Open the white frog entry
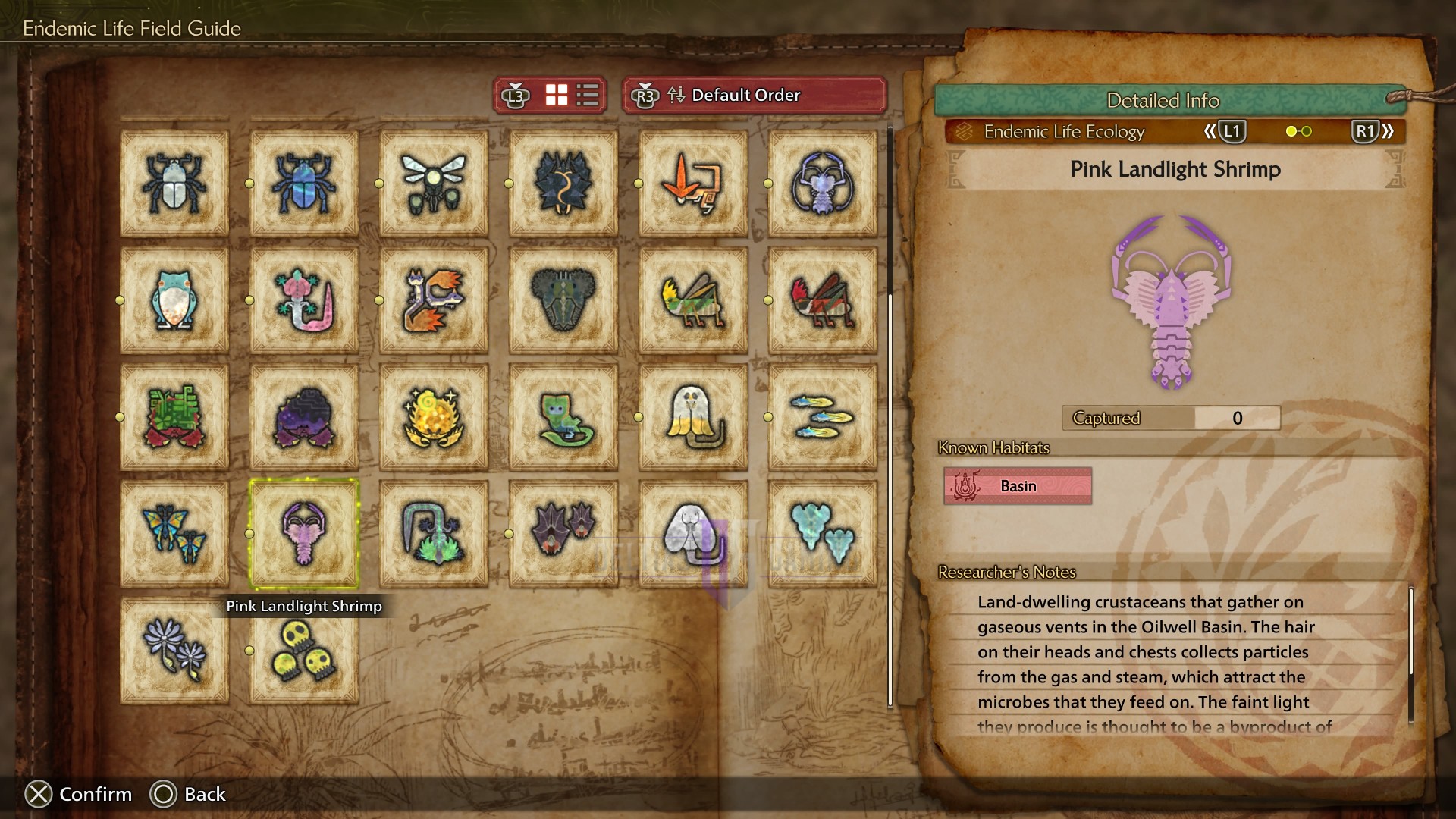Screen dimensions: 1456x819 coord(174,300)
